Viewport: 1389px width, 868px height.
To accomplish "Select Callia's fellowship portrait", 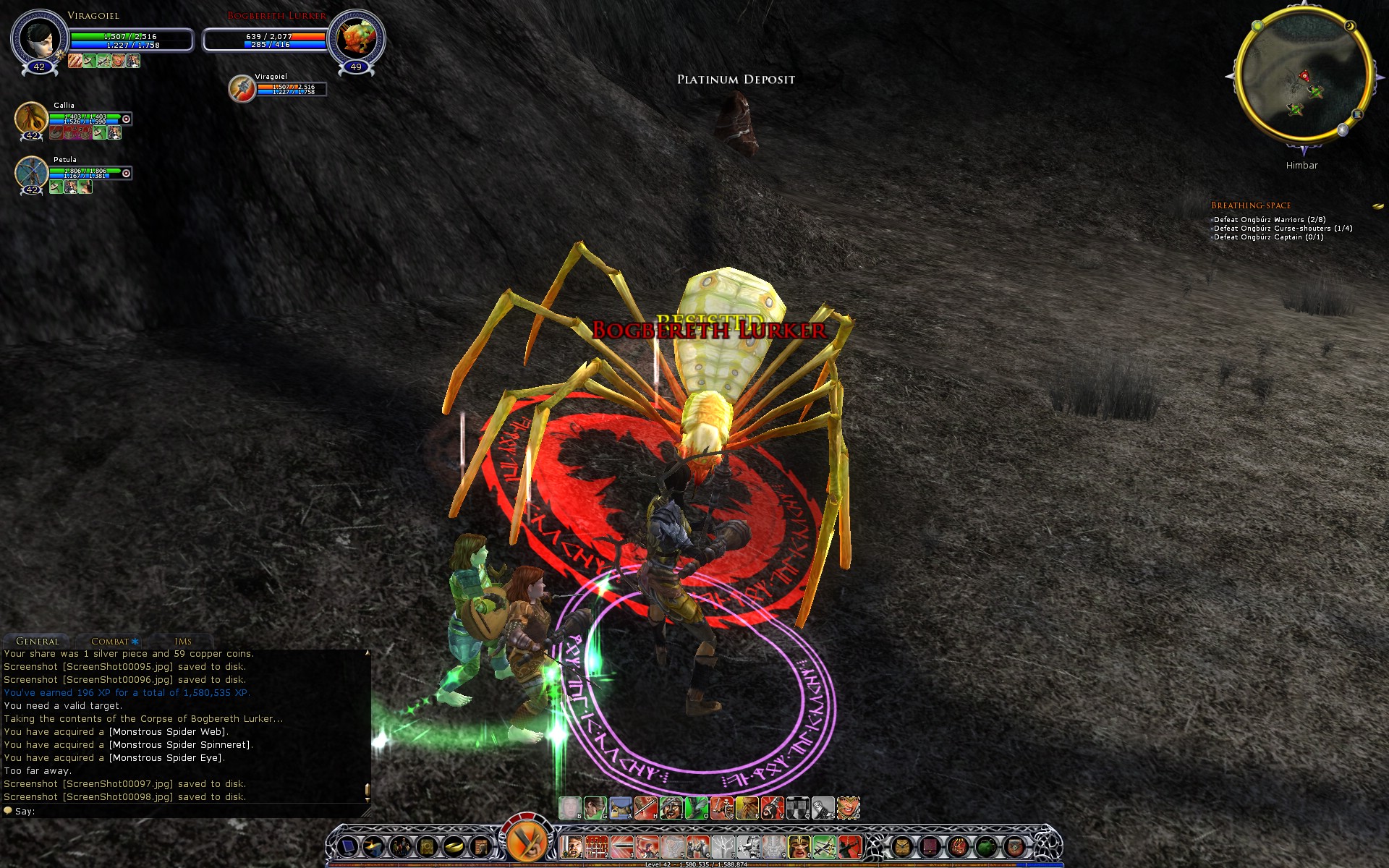I will click(x=32, y=118).
